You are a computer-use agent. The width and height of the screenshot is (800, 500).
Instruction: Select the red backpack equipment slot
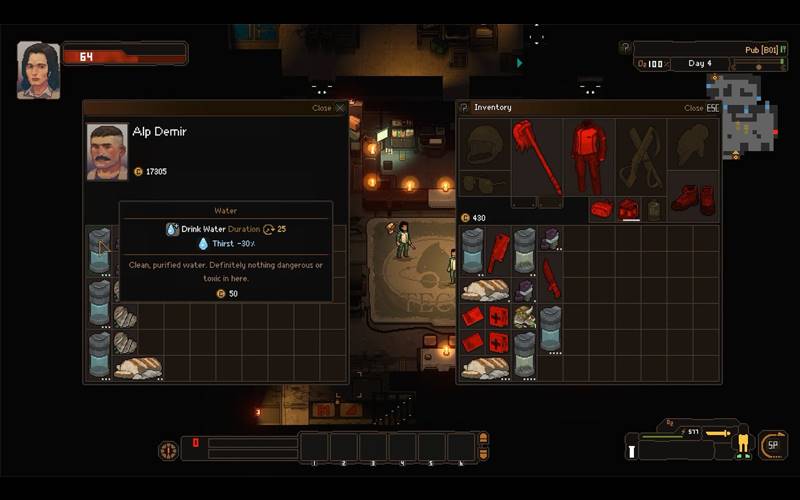tap(629, 208)
